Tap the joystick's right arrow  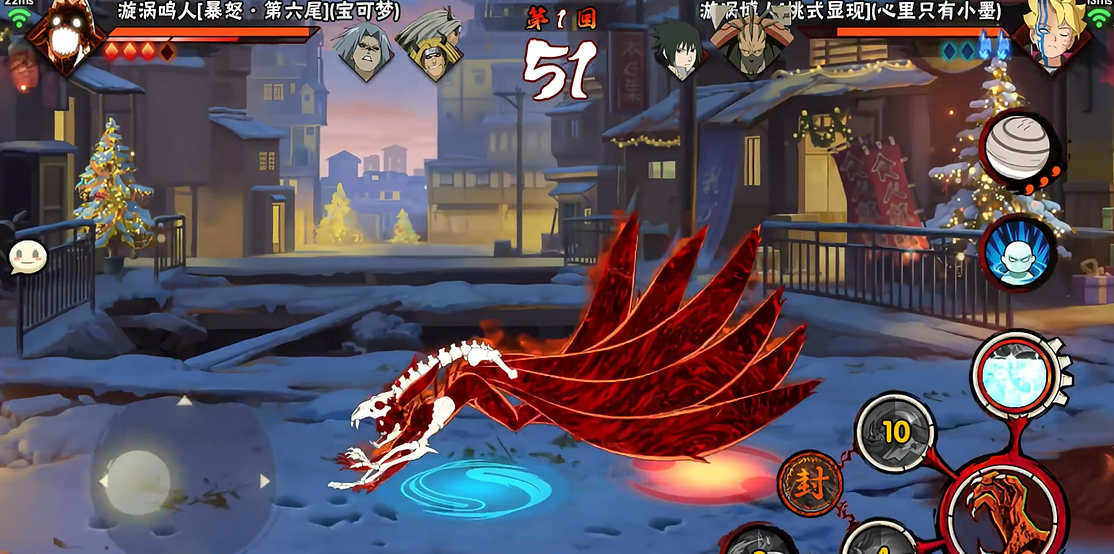pyautogui.click(x=265, y=481)
